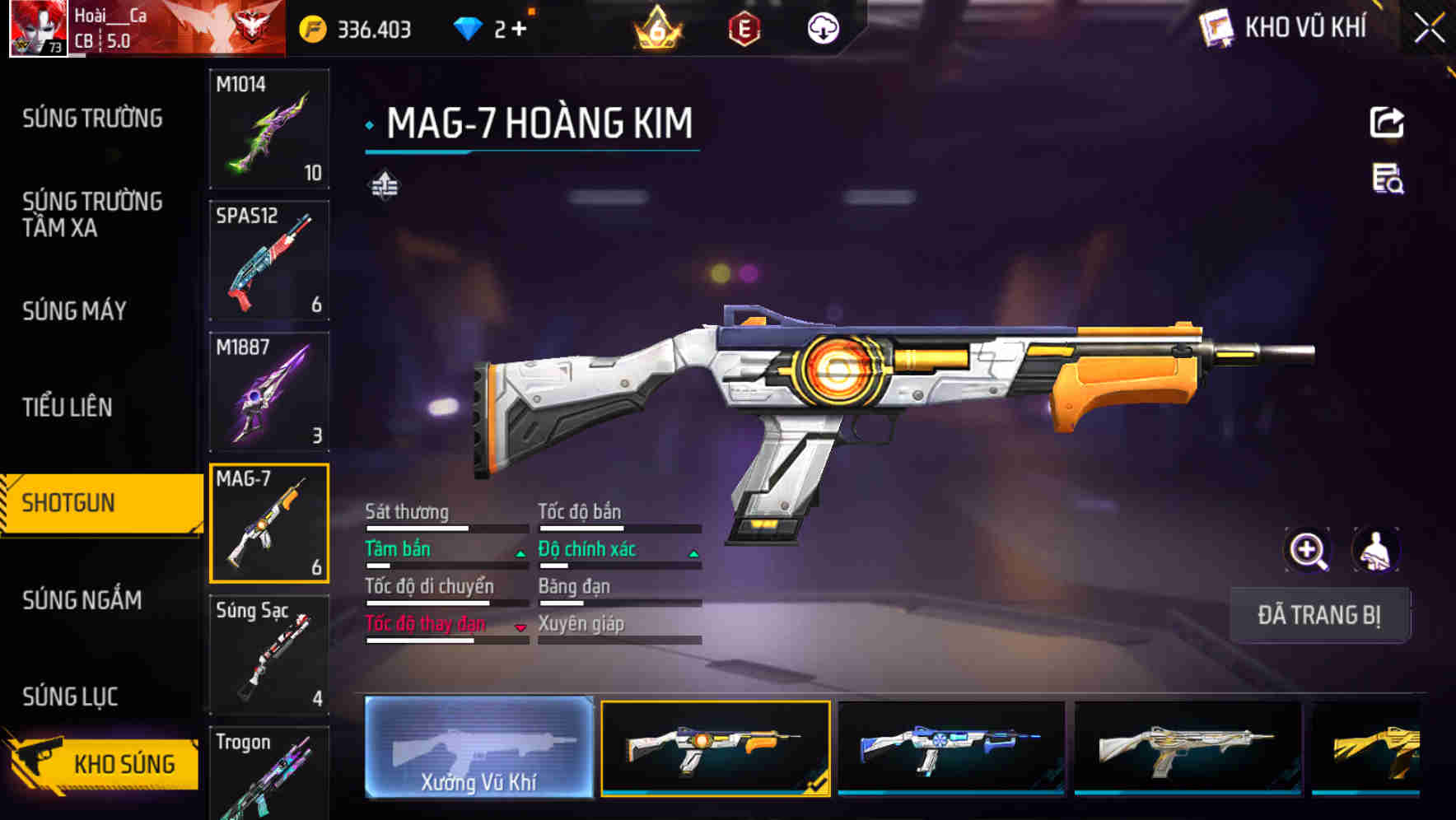
Task: Open the Súng Trường Tầm Xa category
Action: [92, 214]
